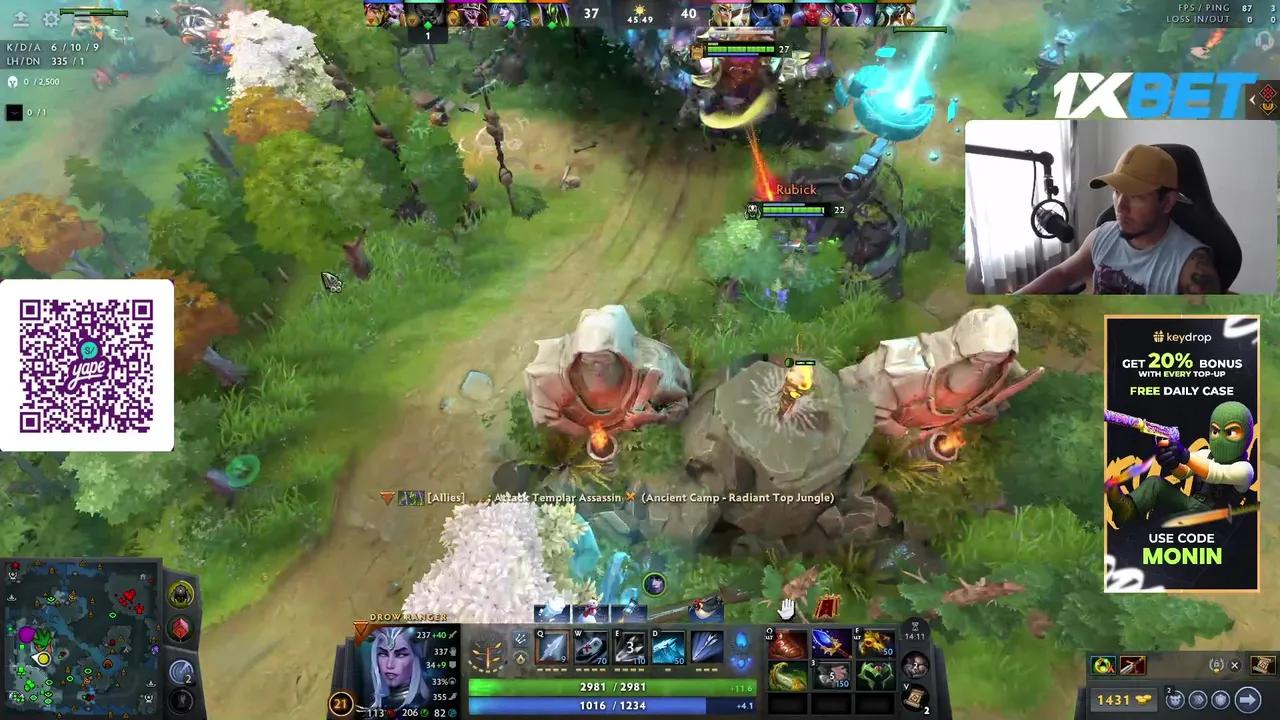The width and height of the screenshot is (1280, 720).
Task: Activate the Glyph of Fortification icon
Action: 1219,699
